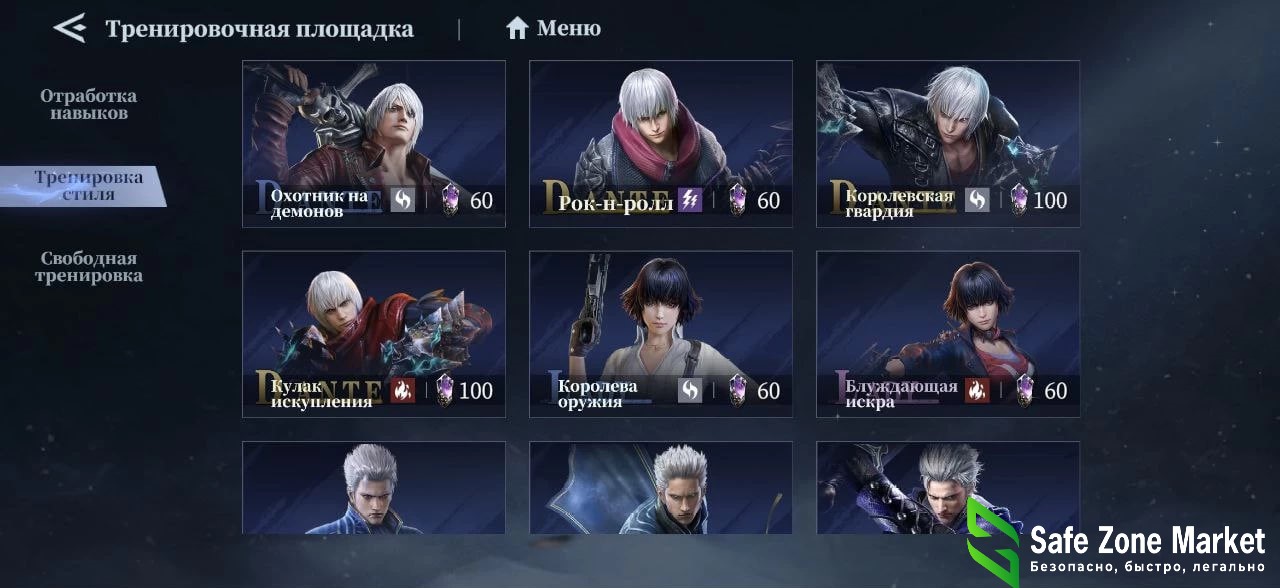Image resolution: width=1280 pixels, height=588 pixels.
Task: Select the Рок-н-ролл style card
Action: (660, 143)
